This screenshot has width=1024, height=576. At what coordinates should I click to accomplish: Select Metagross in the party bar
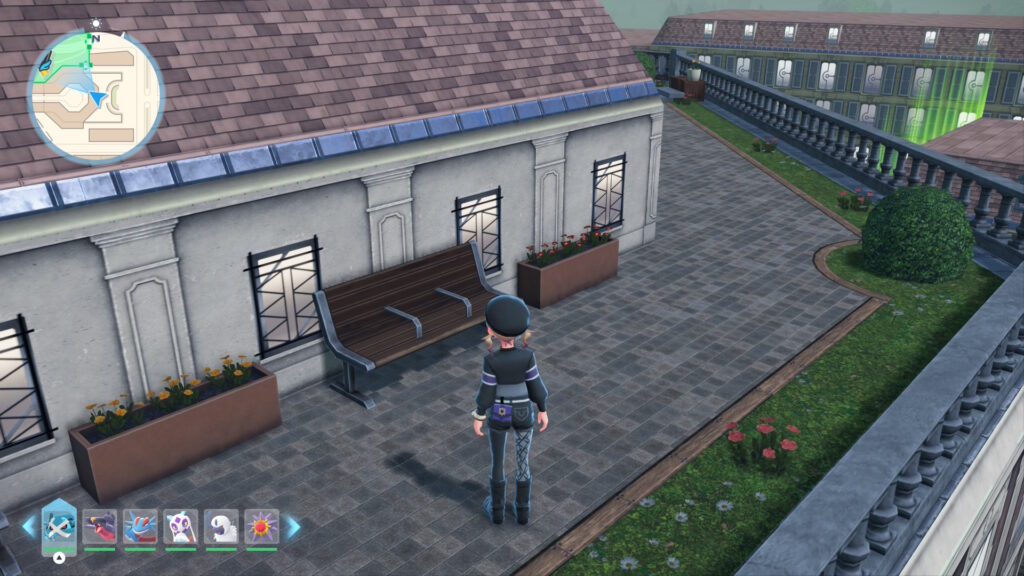tap(59, 526)
